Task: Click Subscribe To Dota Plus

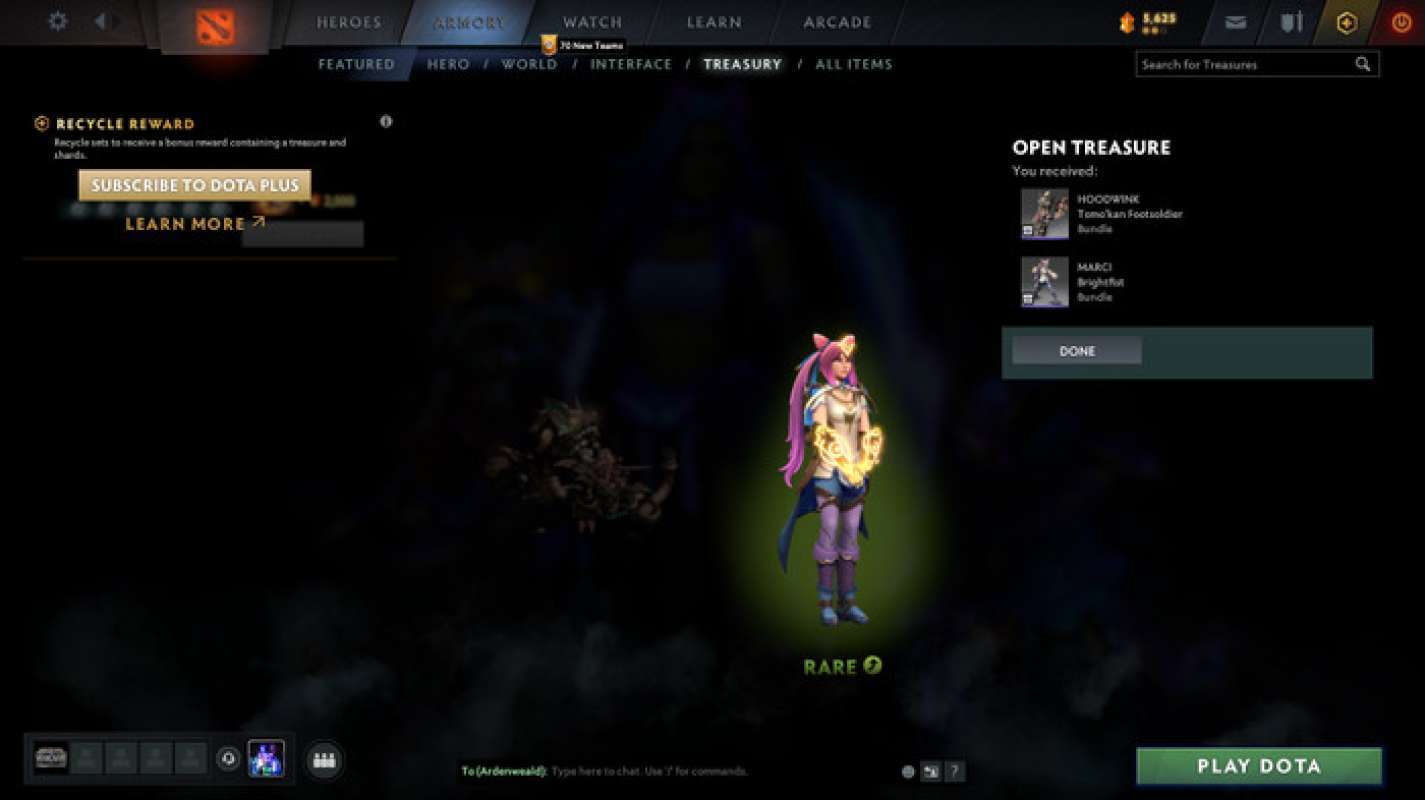Action: click(x=195, y=185)
